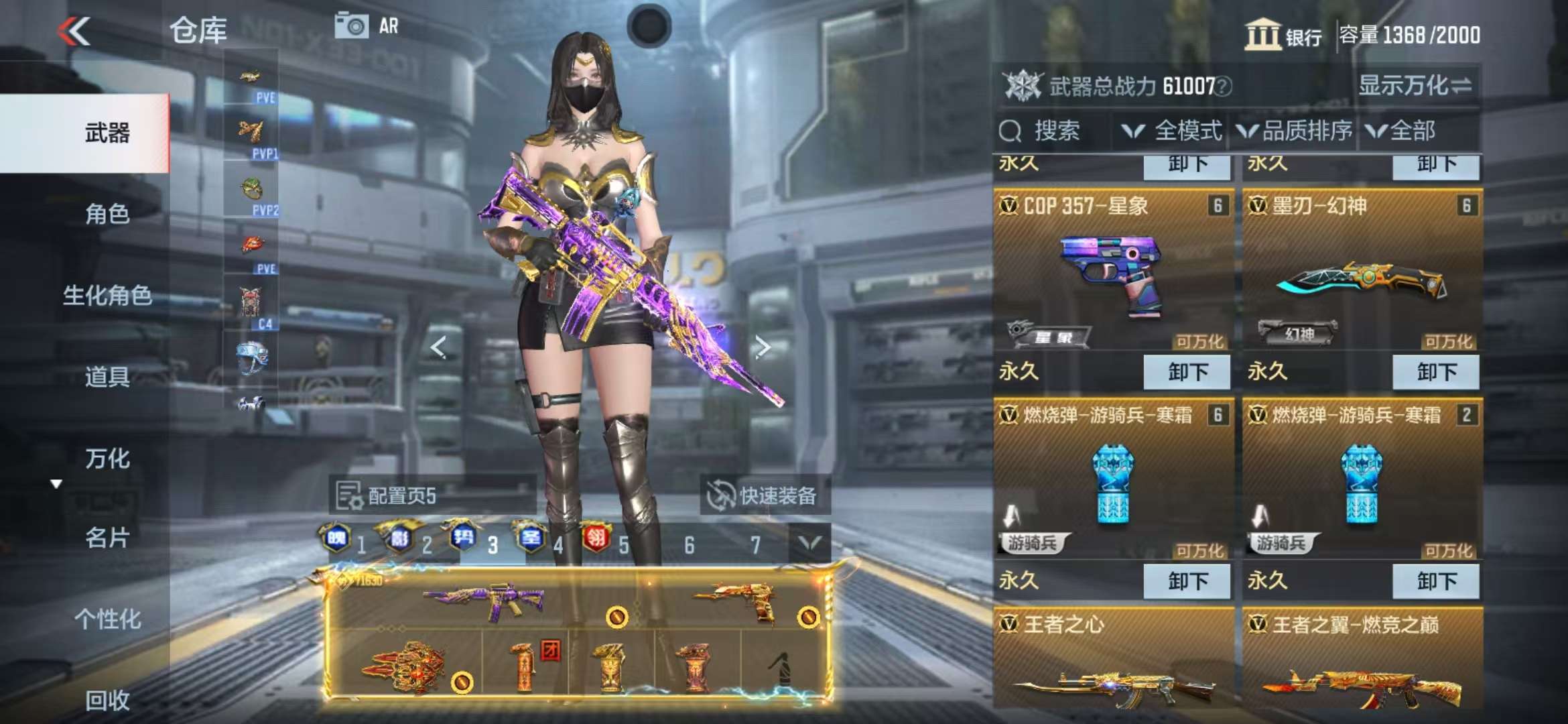Viewport: 1568px width, 724px height.
Task: Switch to the 生化角色 tab
Action: (107, 295)
